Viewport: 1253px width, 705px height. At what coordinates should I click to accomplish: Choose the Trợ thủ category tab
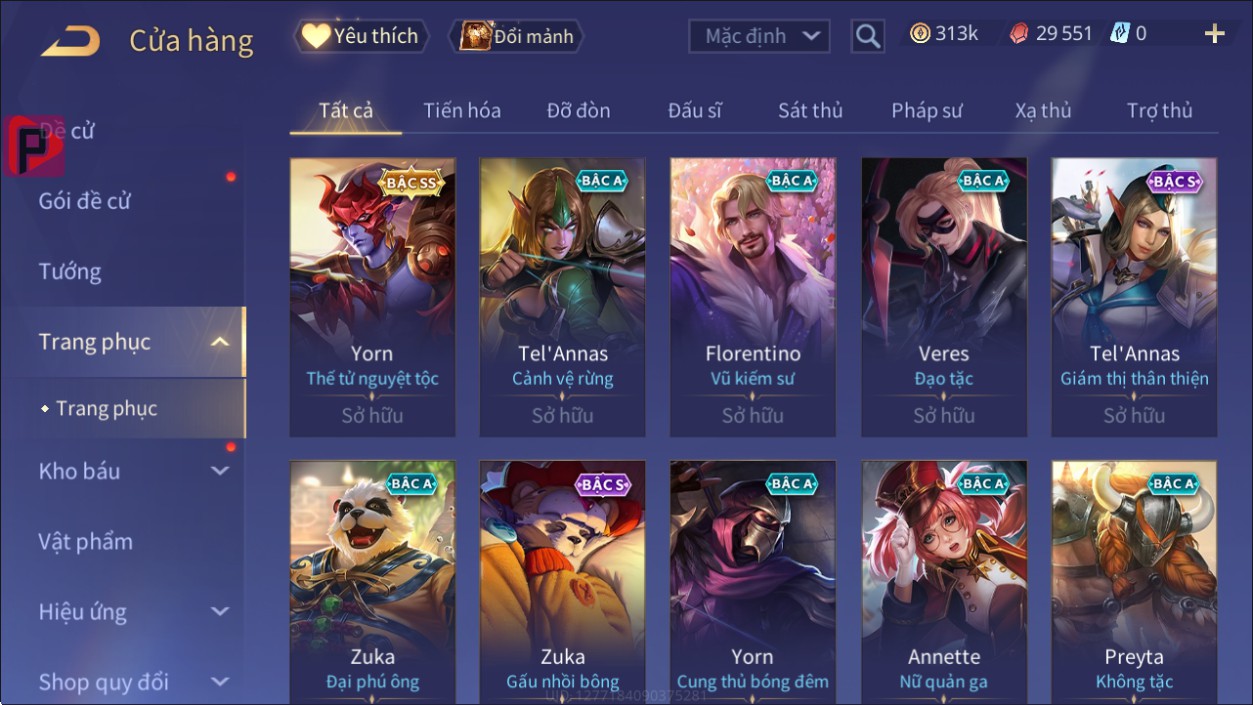pos(1159,111)
